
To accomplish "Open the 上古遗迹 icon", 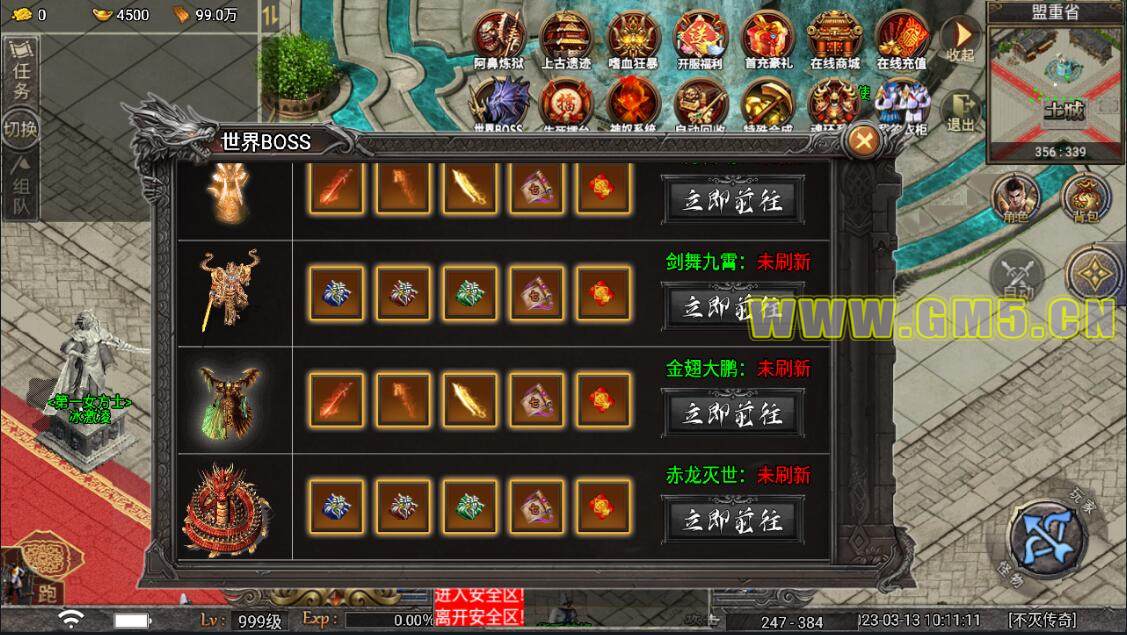I will [x=566, y=38].
